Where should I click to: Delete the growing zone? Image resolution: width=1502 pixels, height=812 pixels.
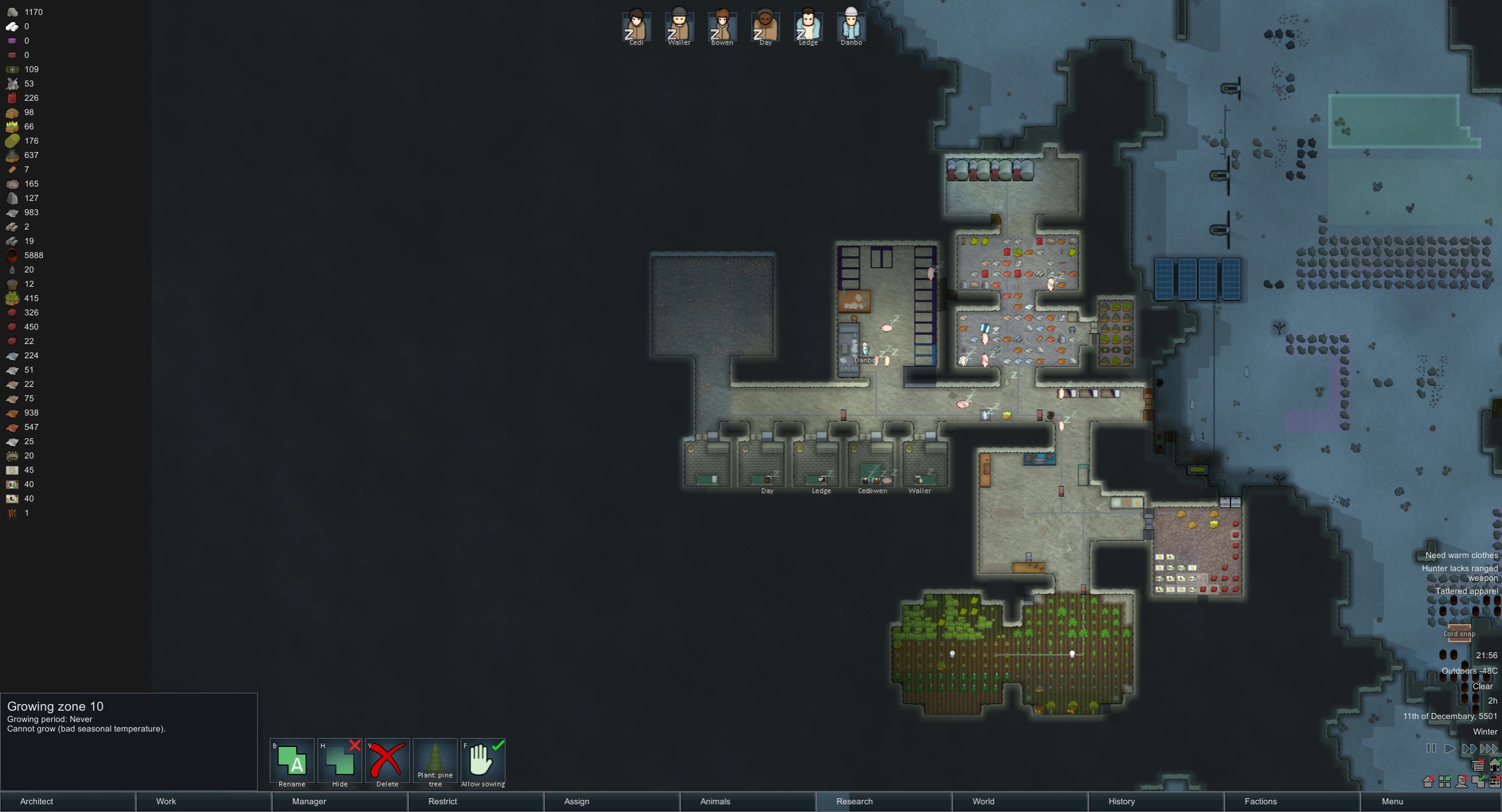387,762
